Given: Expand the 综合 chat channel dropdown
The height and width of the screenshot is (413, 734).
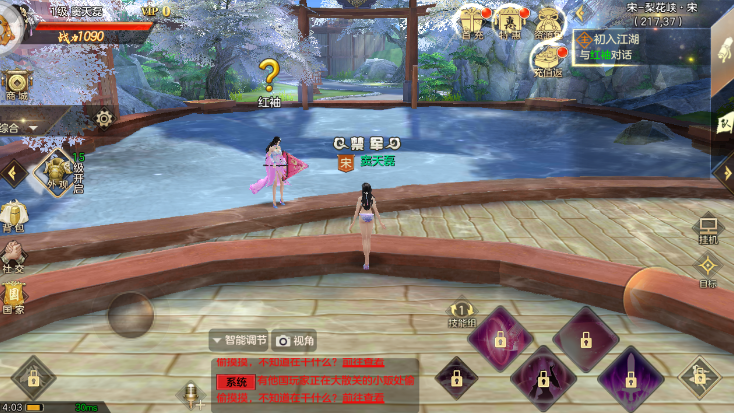Looking at the screenshot, I should pyautogui.click(x=22, y=127).
